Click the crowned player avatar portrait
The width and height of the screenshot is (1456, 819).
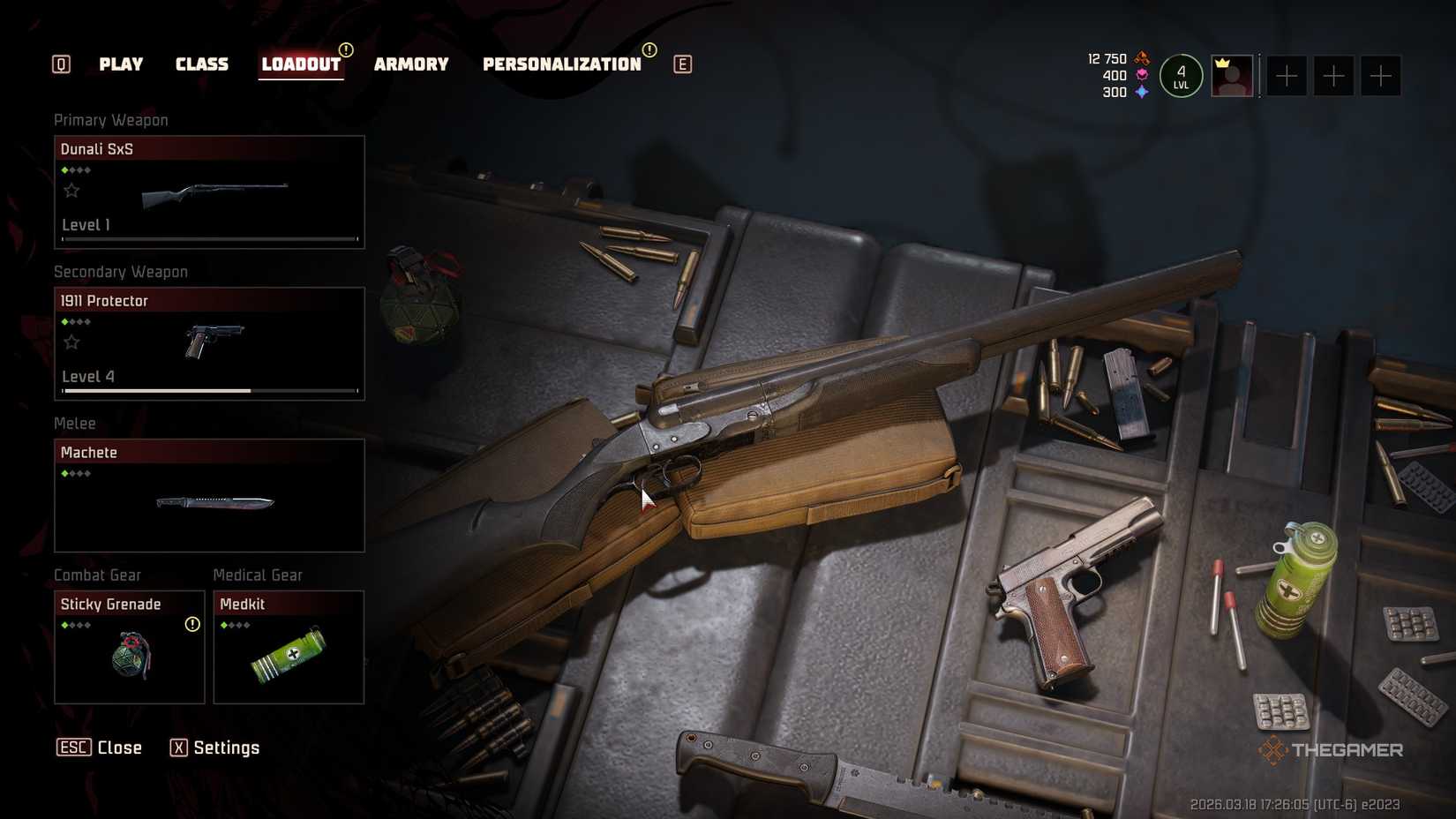pos(1232,76)
